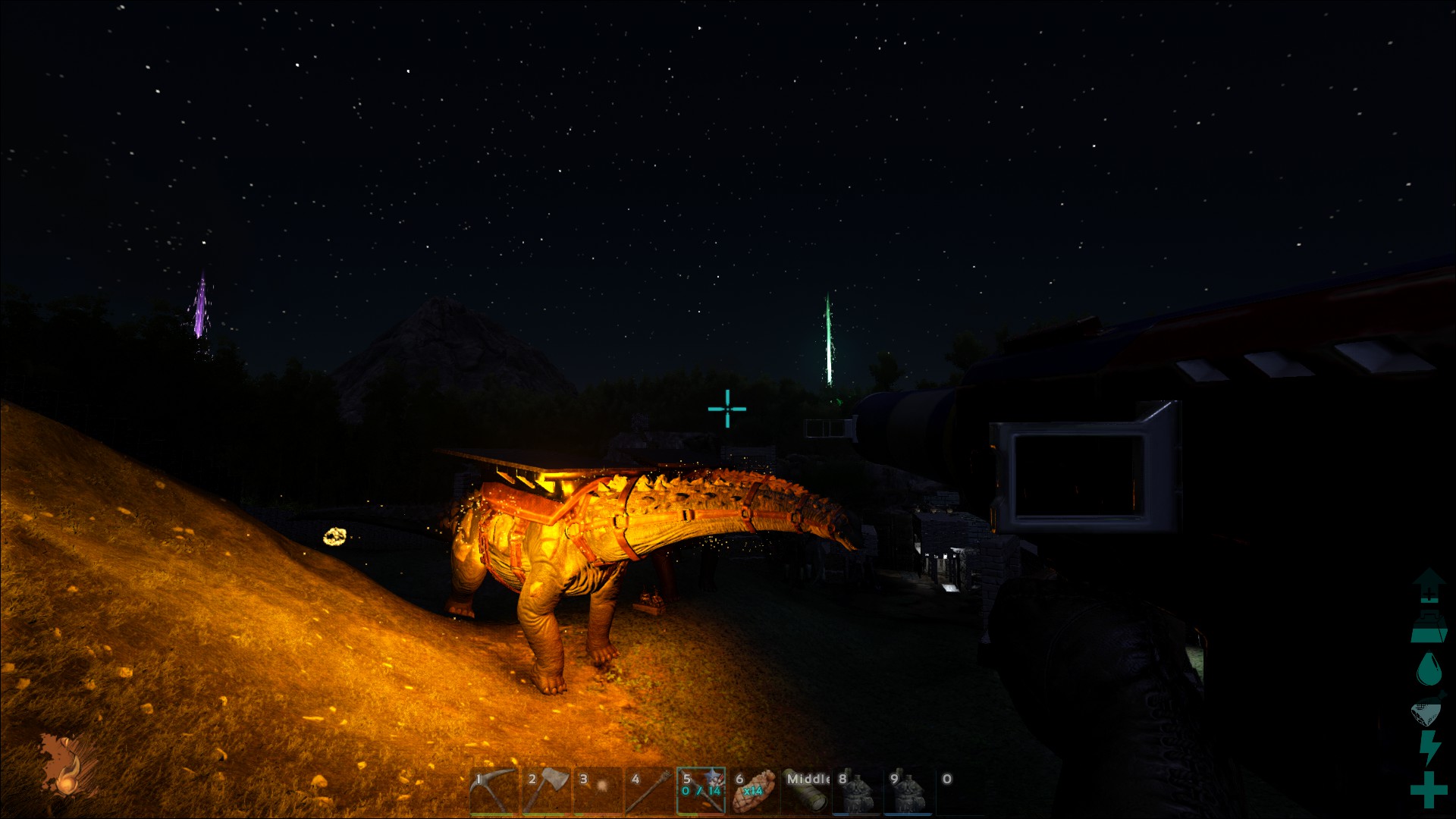The image size is (1456, 819).
Task: Pick the water jar in slot 8
Action: click(857, 791)
